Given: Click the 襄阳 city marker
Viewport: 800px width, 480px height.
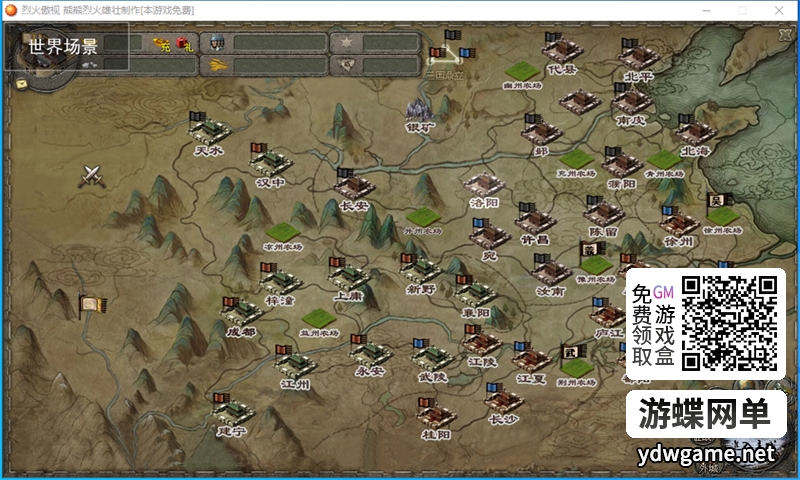Looking at the screenshot, I should coord(474,292).
